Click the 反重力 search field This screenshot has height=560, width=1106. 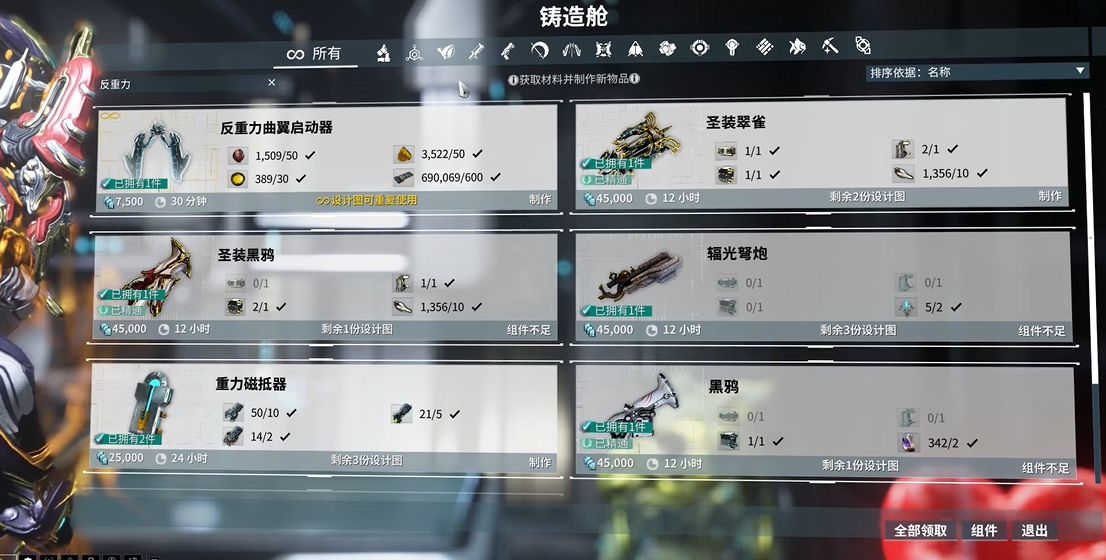click(x=180, y=84)
